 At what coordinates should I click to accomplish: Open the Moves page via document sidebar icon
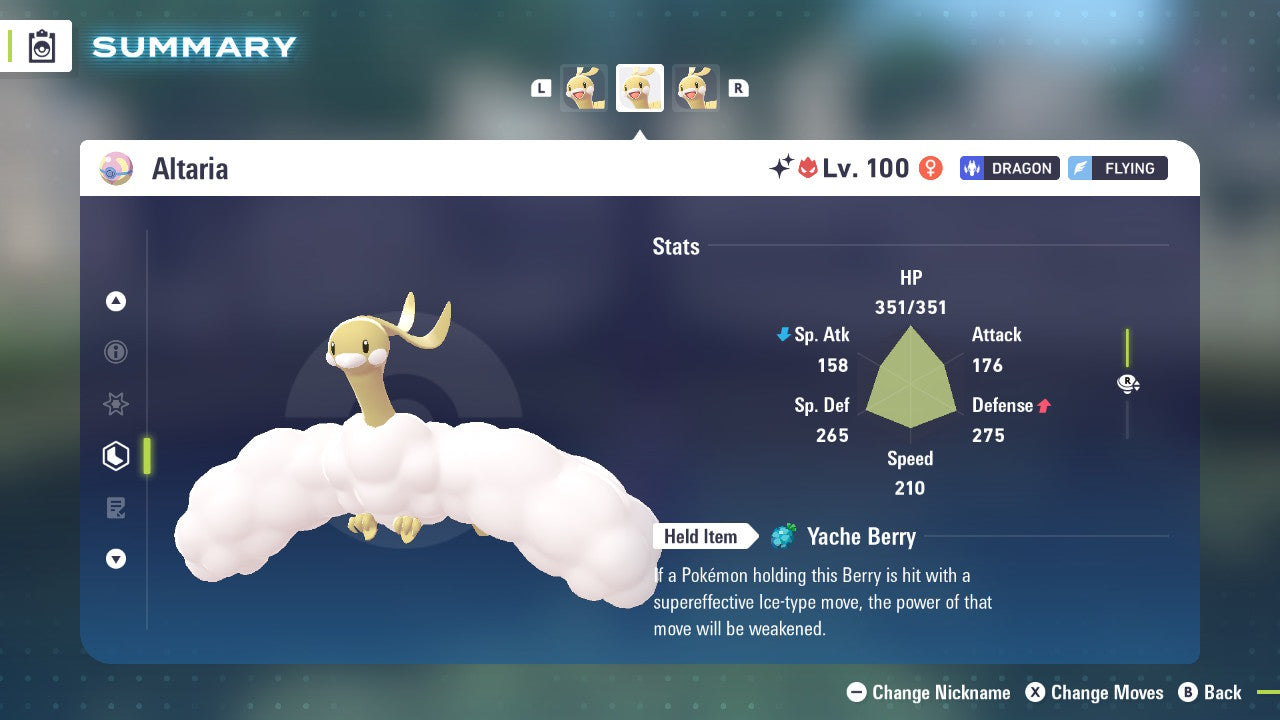(115, 508)
